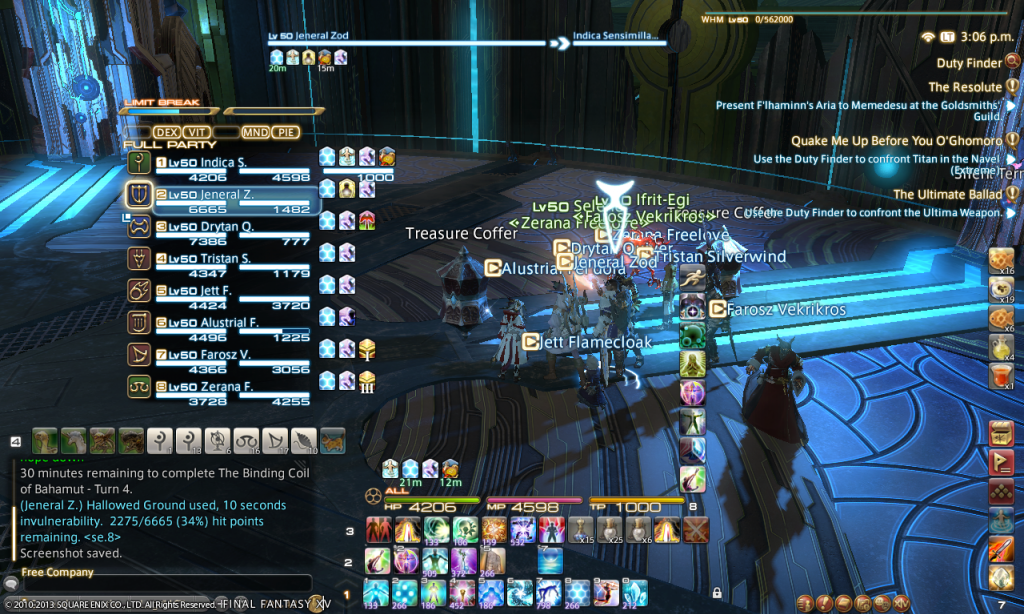Show the Quake Me Up Before You O'Ghomoro quest
Viewport: 1024px width, 614px height.
click(x=896, y=141)
